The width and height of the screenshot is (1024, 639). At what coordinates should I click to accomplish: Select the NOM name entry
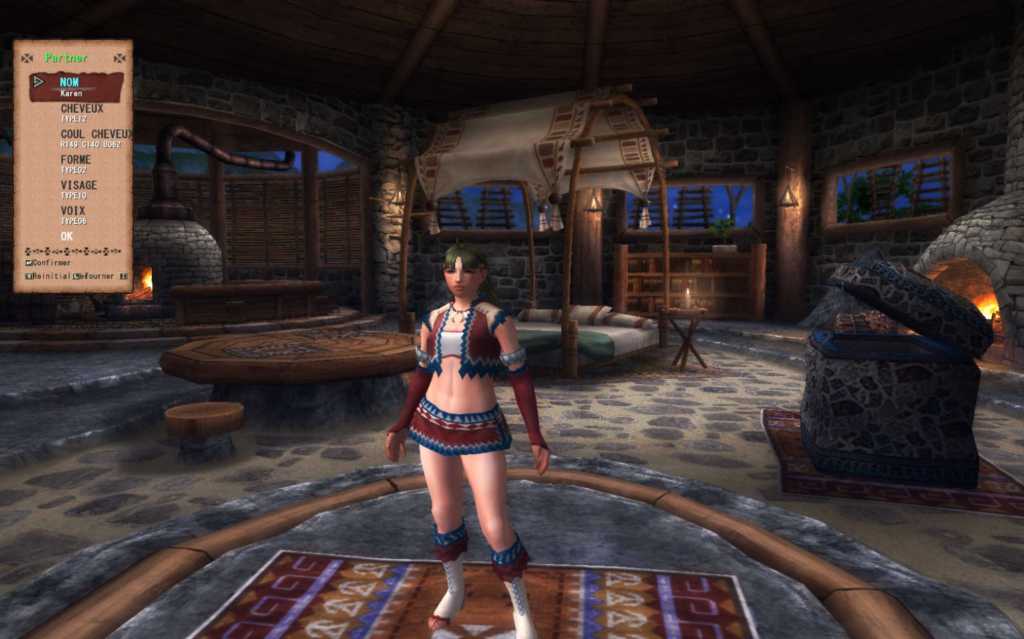pos(70,83)
